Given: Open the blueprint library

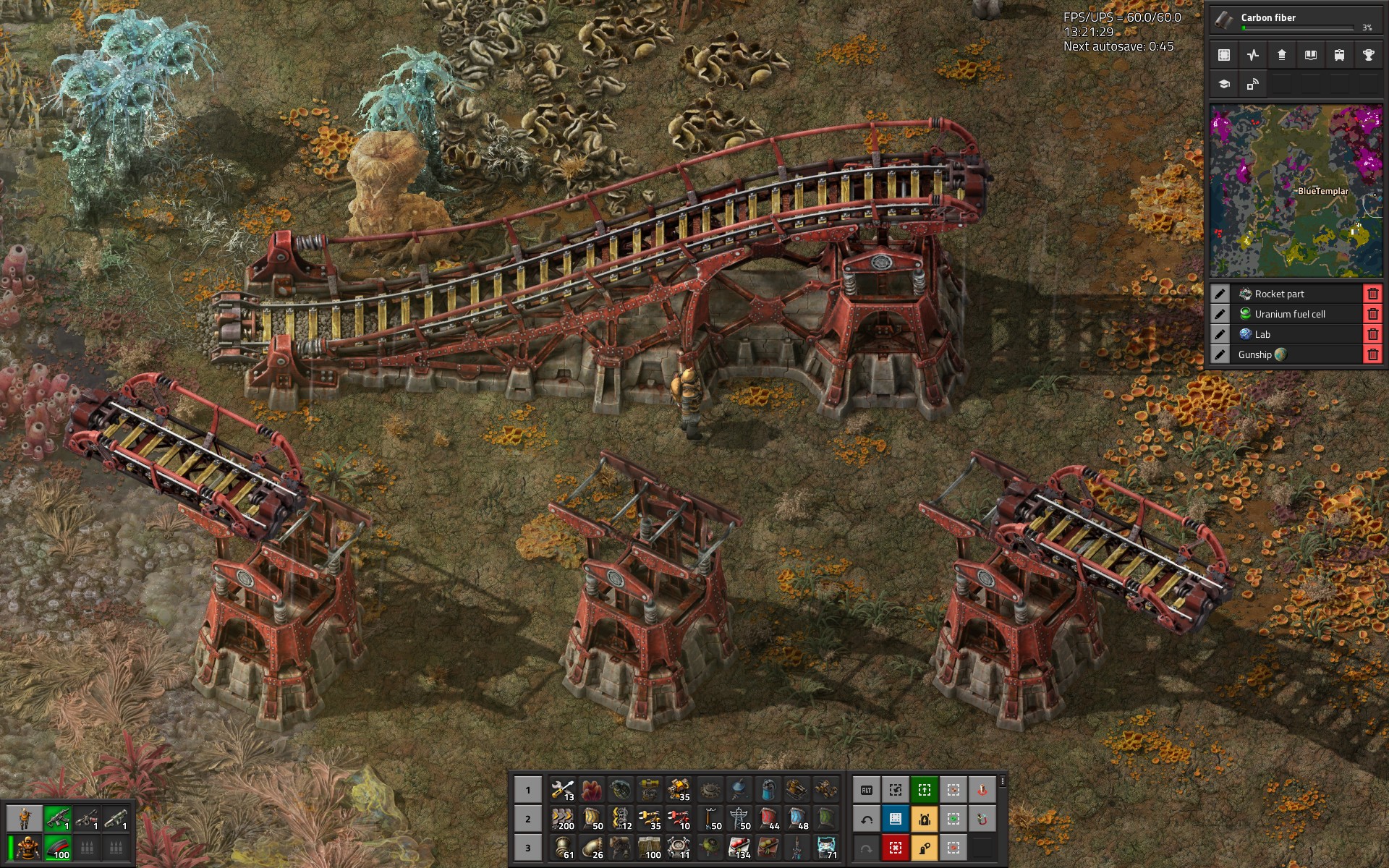Looking at the screenshot, I should 1223,55.
